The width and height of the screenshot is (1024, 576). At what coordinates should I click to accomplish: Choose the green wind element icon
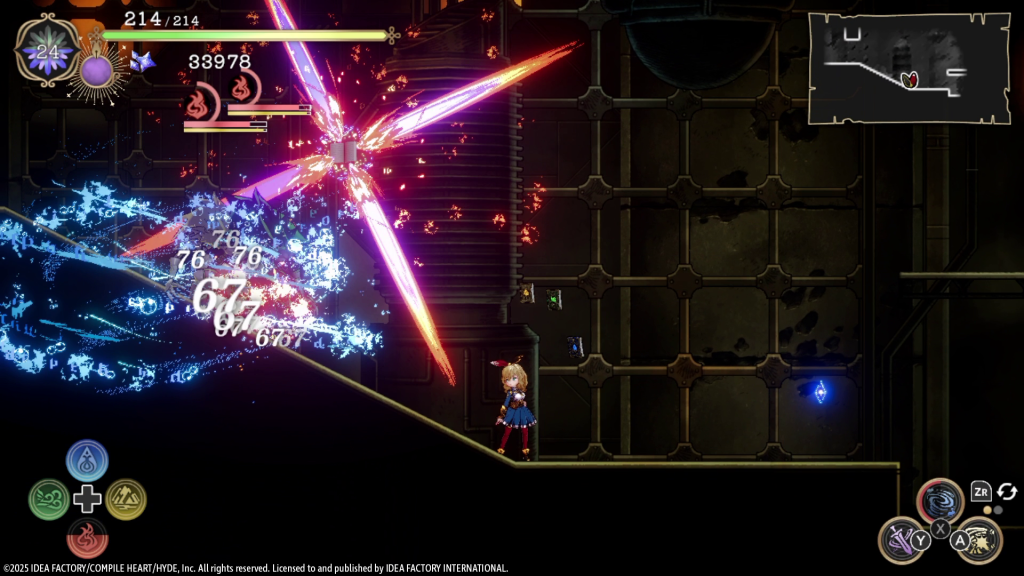(x=49, y=499)
